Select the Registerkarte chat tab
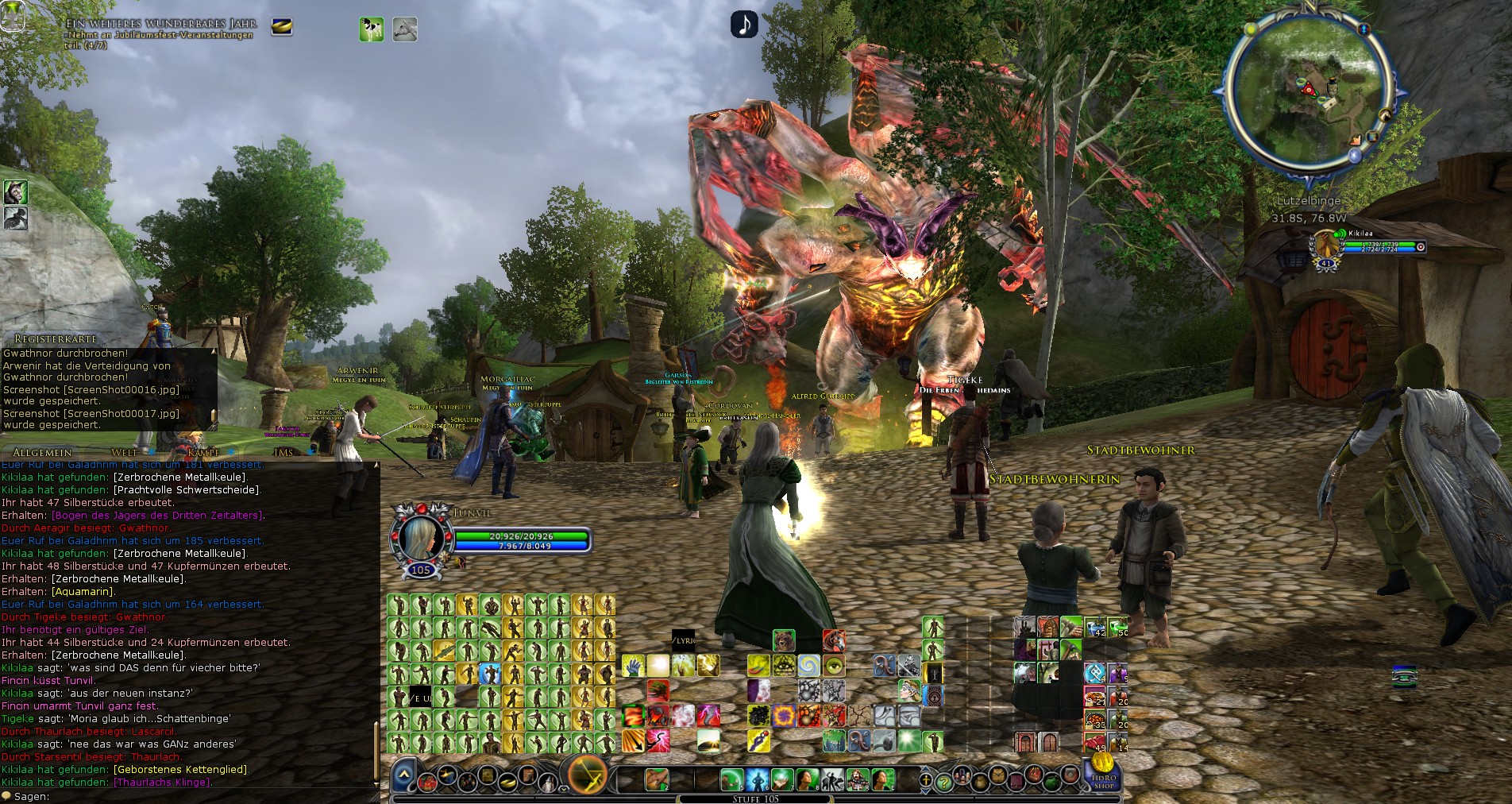The image size is (1512, 804). coord(56,338)
